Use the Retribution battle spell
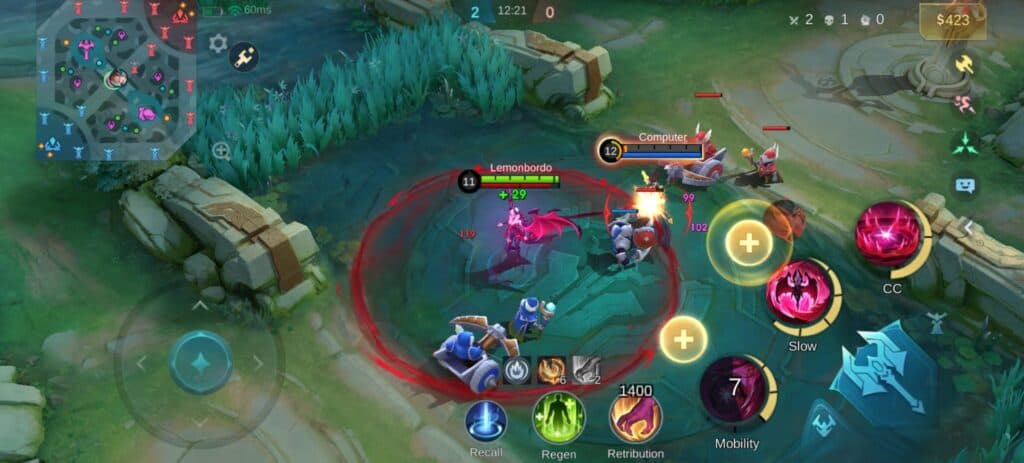 pos(636,419)
